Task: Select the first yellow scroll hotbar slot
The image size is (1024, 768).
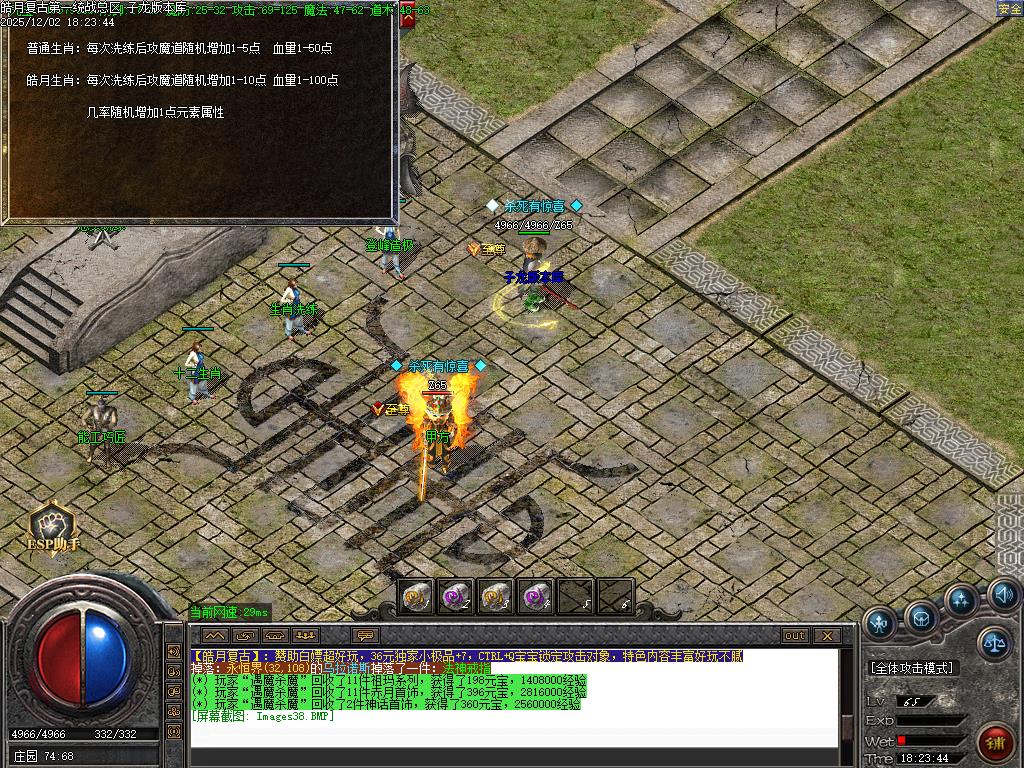Action: click(x=417, y=597)
